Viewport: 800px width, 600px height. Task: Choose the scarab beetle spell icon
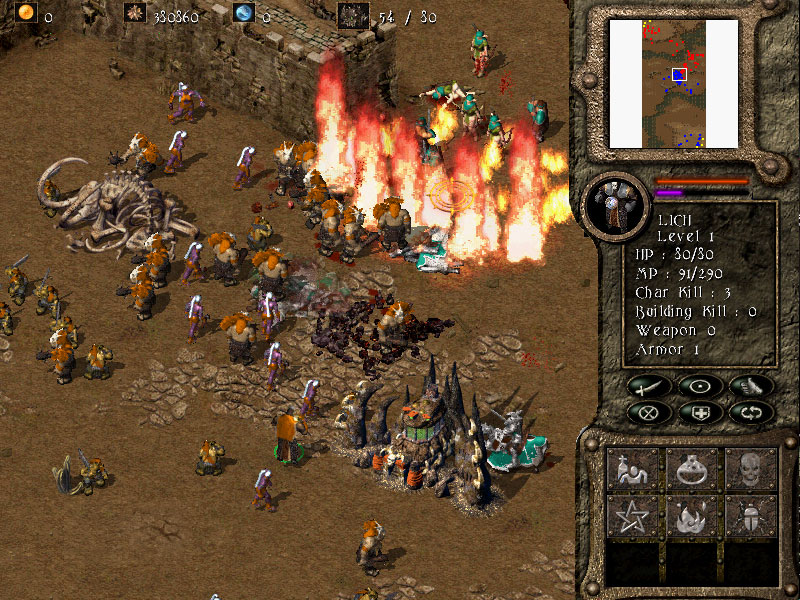[752, 517]
